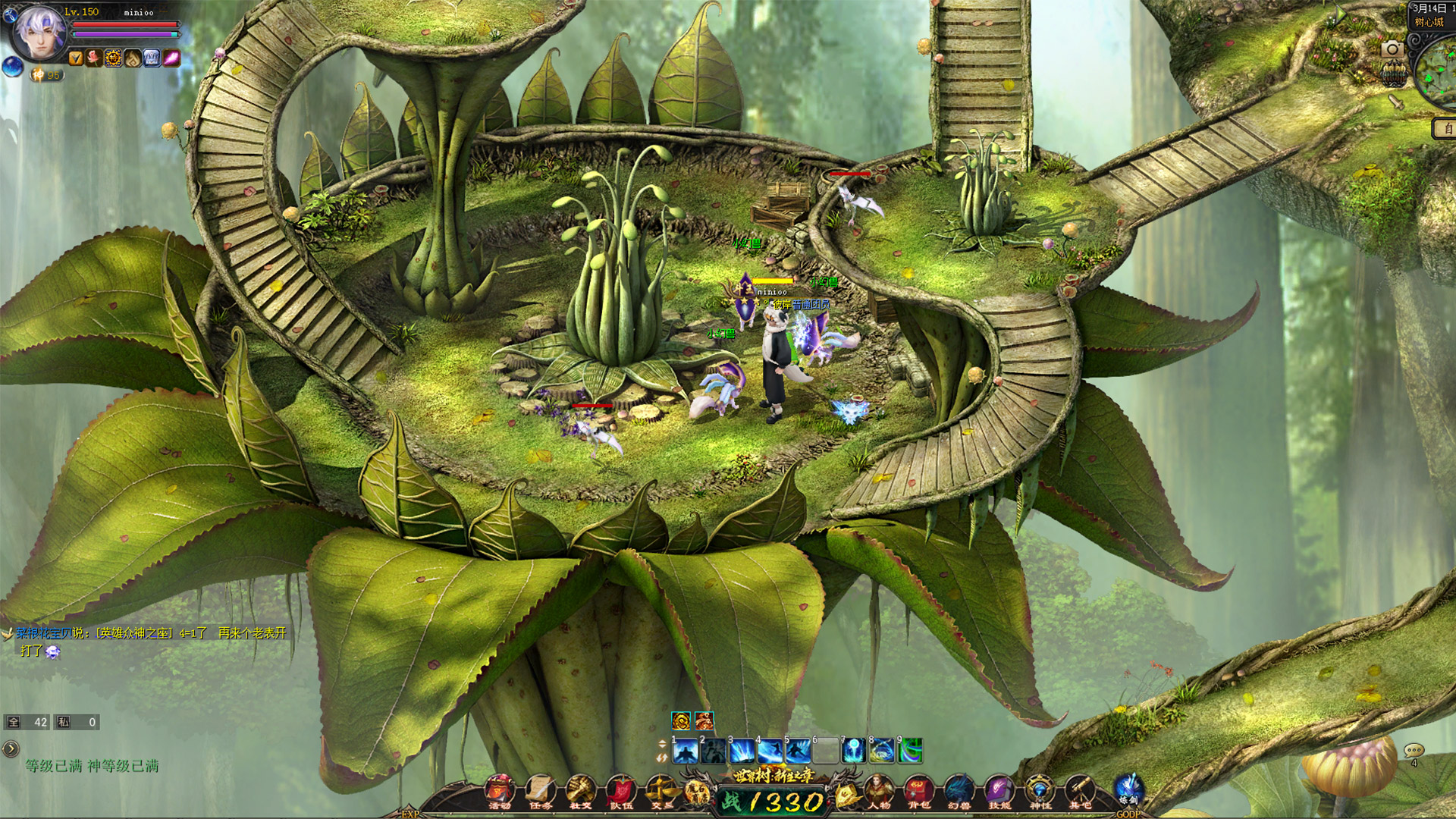This screenshot has width=1456, height=819.
Task: Open the 人物 character sheet
Action: 878,792
